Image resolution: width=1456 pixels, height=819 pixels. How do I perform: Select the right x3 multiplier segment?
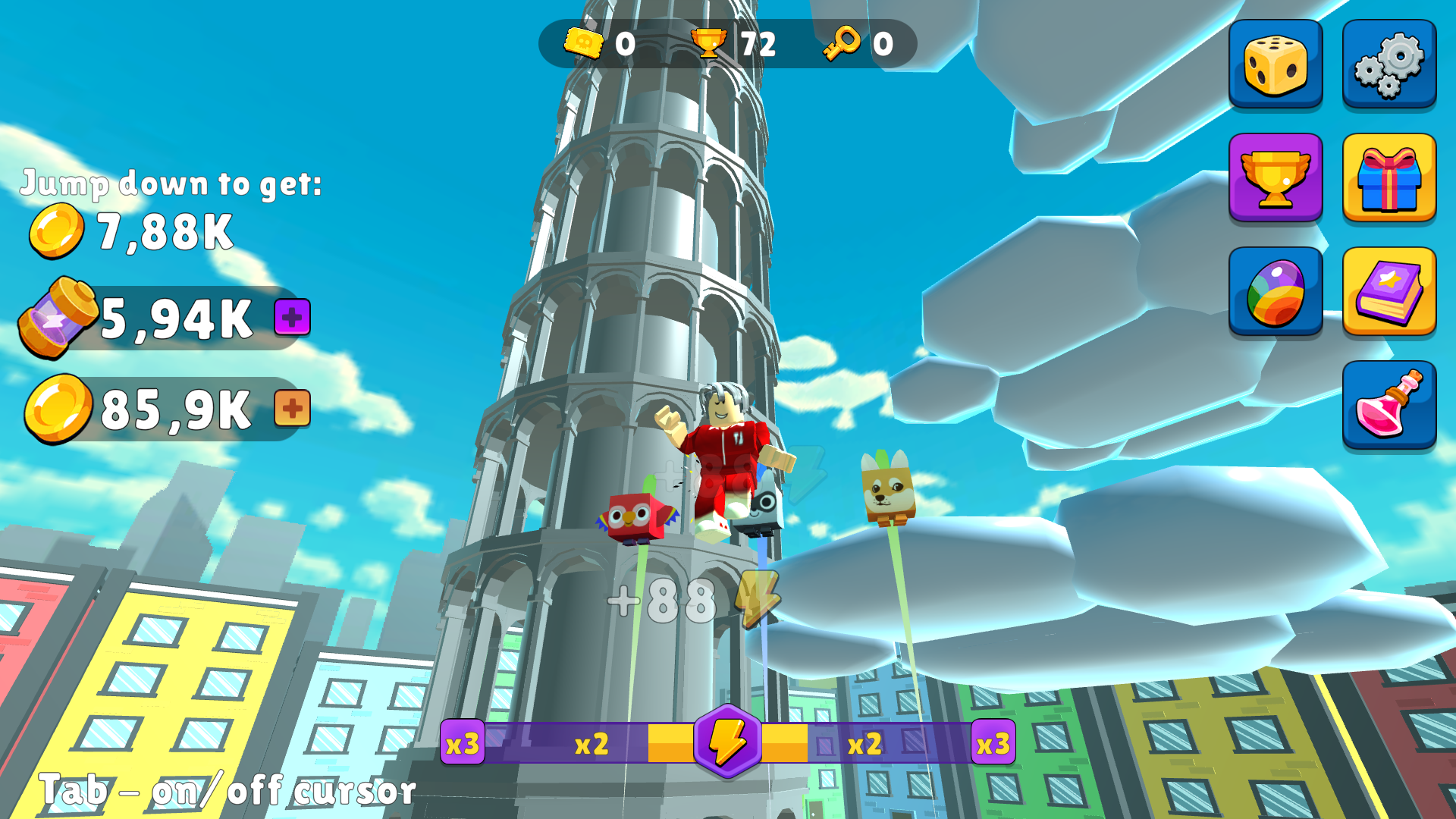994,744
